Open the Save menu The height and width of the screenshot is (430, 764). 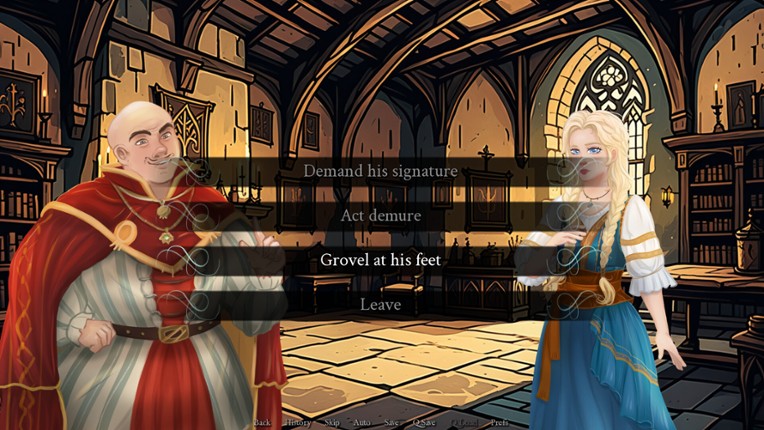click(392, 423)
